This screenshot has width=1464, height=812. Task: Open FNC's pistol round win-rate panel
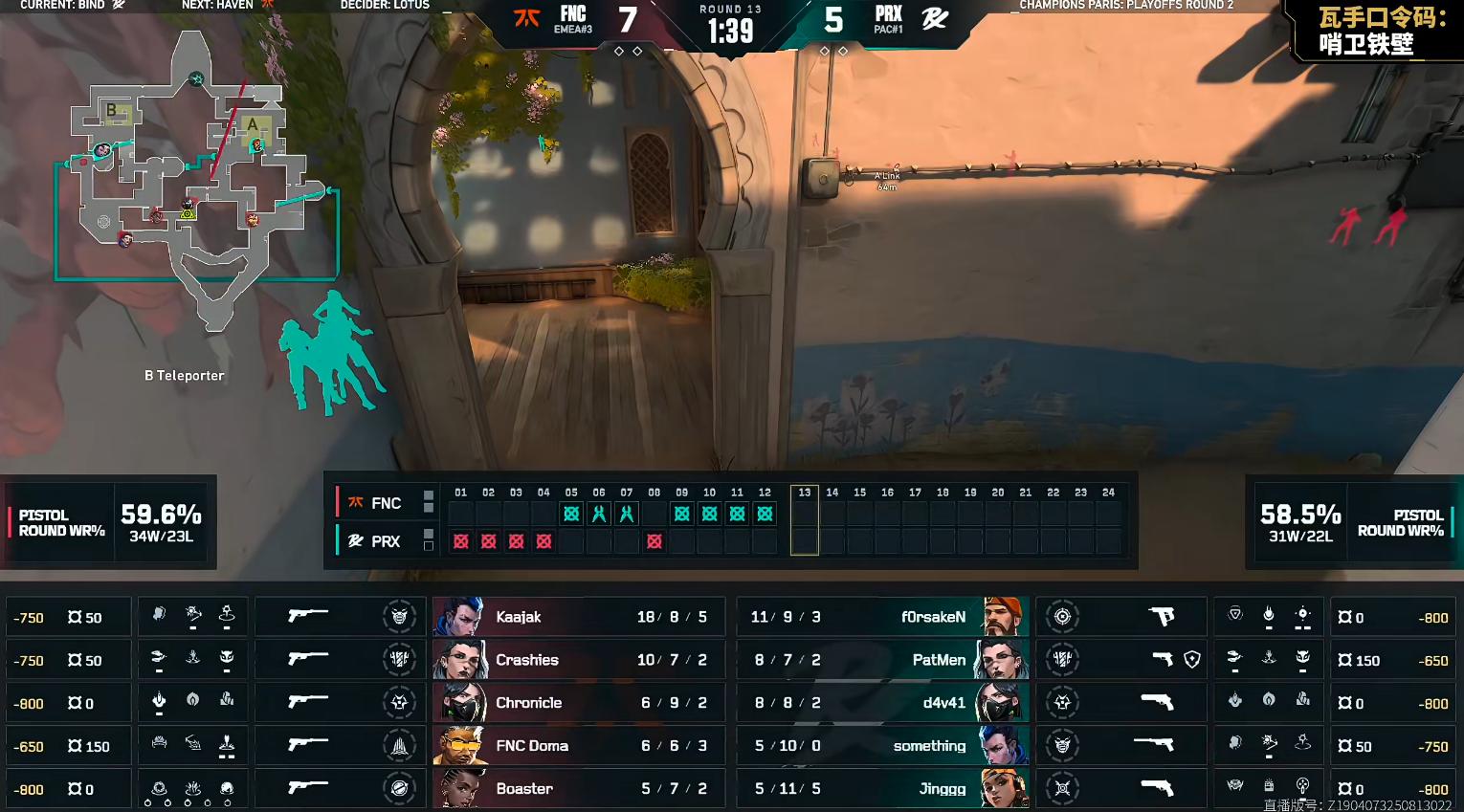108,522
